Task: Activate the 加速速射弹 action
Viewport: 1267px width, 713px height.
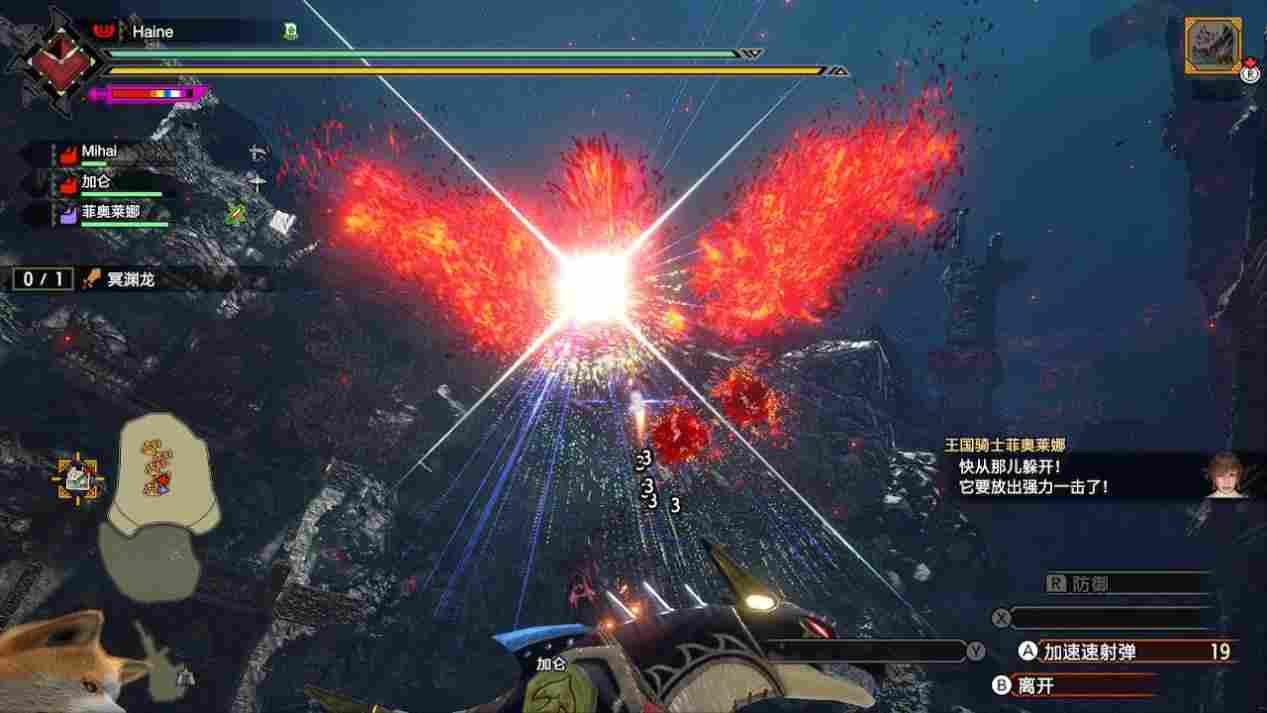Action: point(1090,652)
